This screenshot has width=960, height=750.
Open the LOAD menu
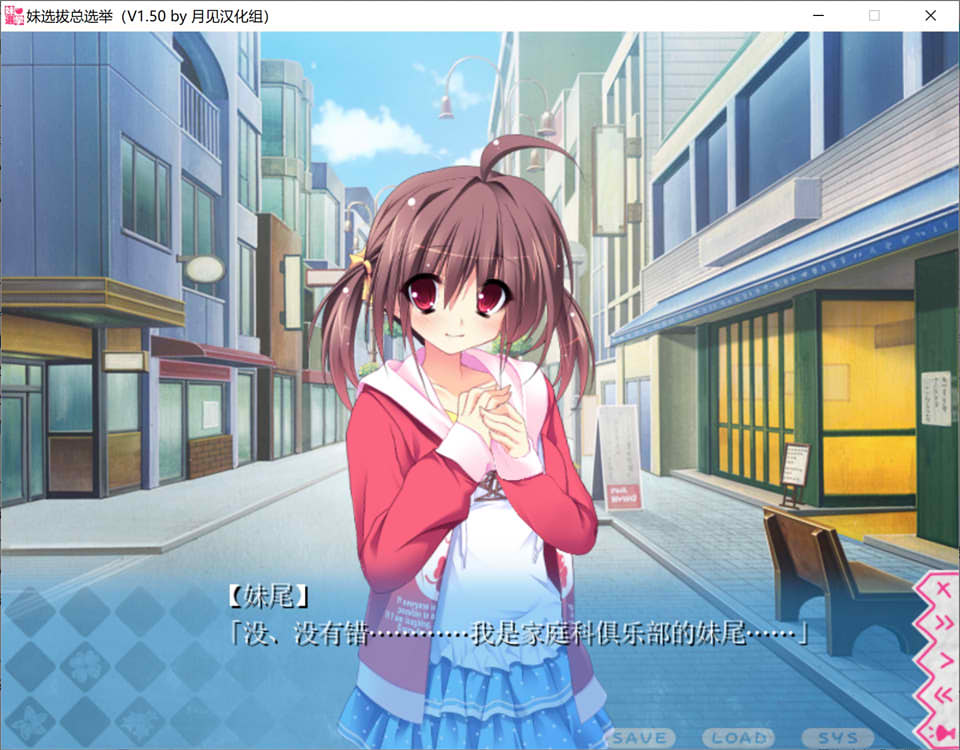[737, 738]
